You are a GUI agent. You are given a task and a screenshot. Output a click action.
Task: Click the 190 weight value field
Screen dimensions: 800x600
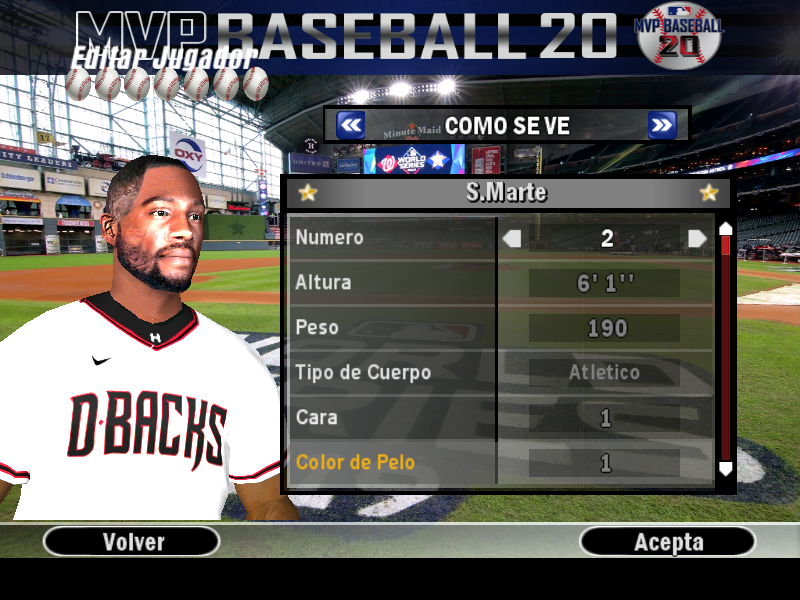605,328
